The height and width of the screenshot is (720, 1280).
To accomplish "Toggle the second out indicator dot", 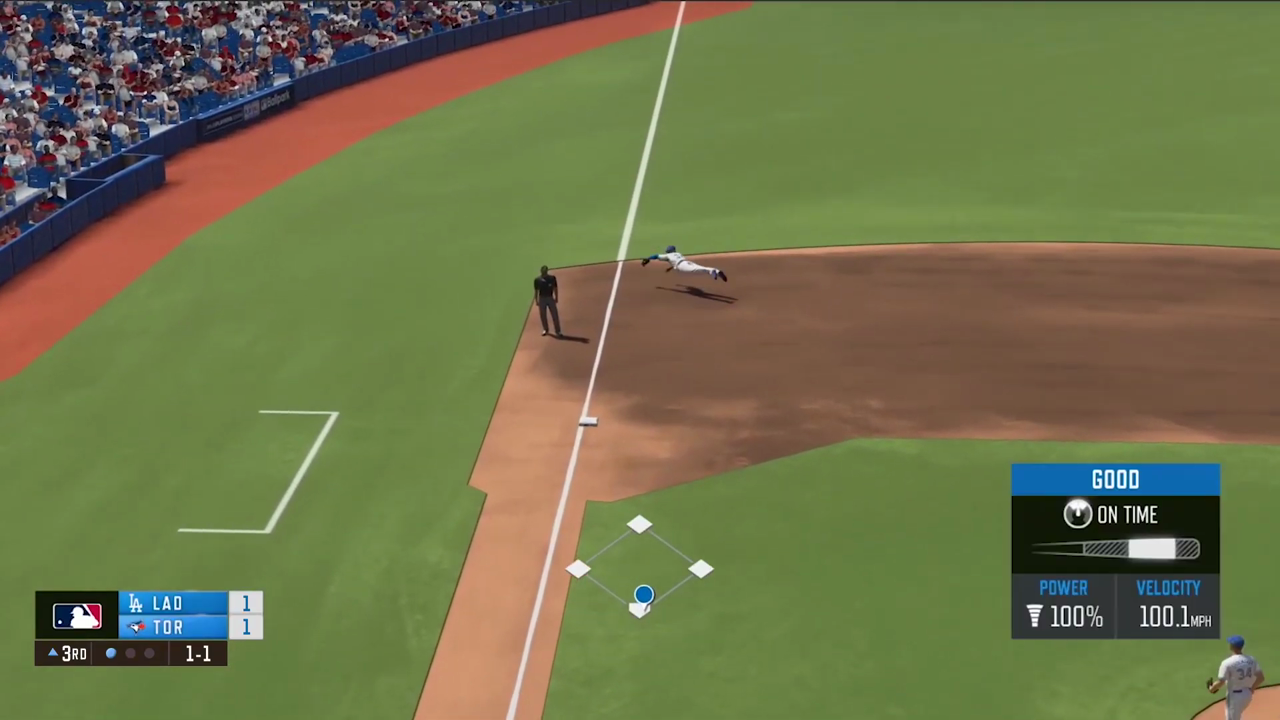I will [130, 653].
